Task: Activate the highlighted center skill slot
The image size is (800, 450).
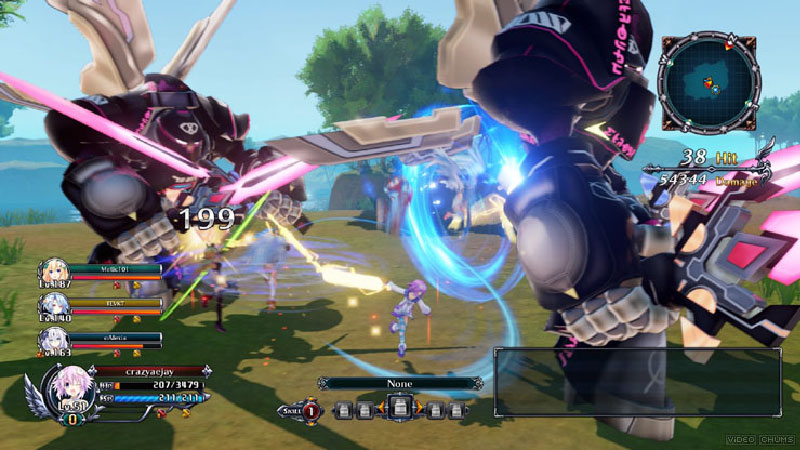Action: tap(398, 408)
